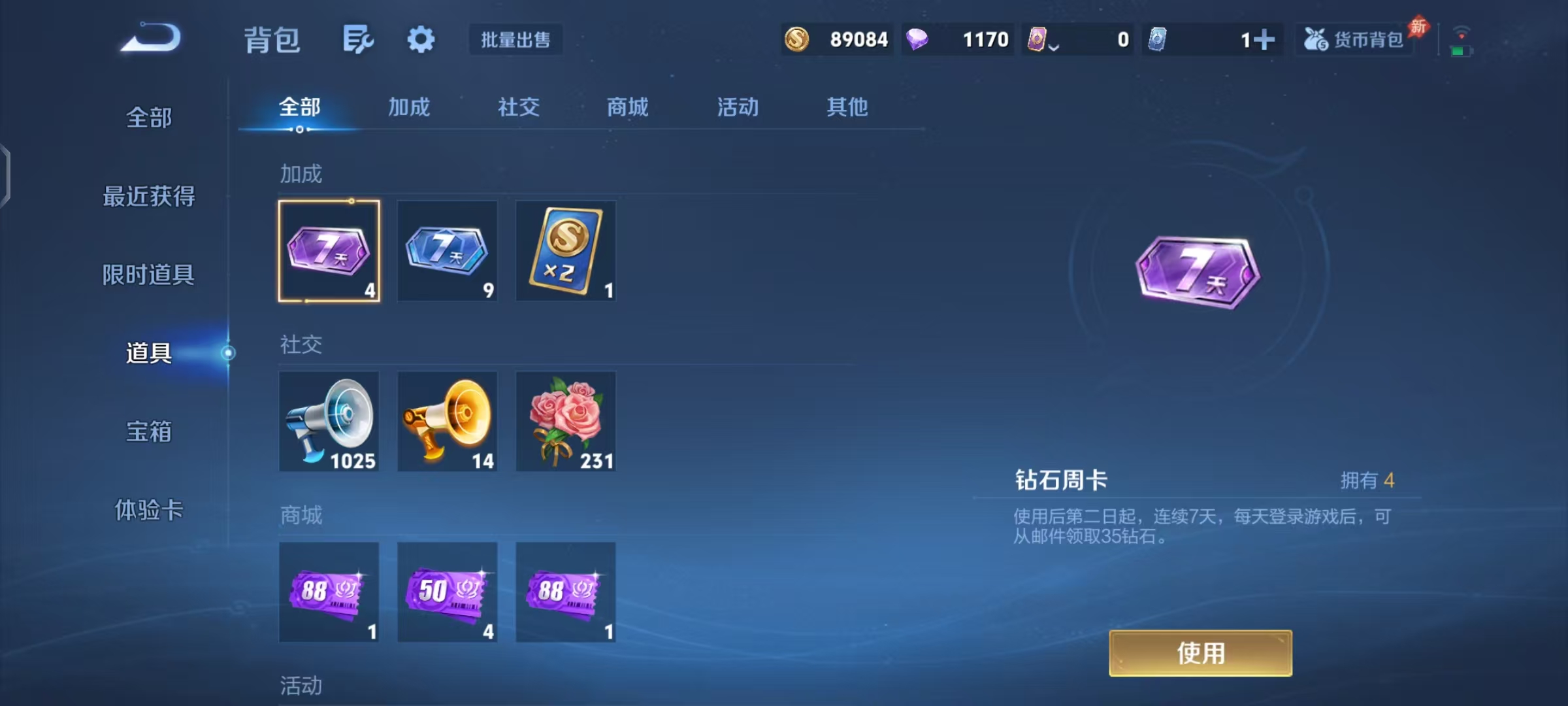Viewport: 1568px width, 706px height.
Task: Select the golden megaphone item
Action: pyautogui.click(x=448, y=421)
